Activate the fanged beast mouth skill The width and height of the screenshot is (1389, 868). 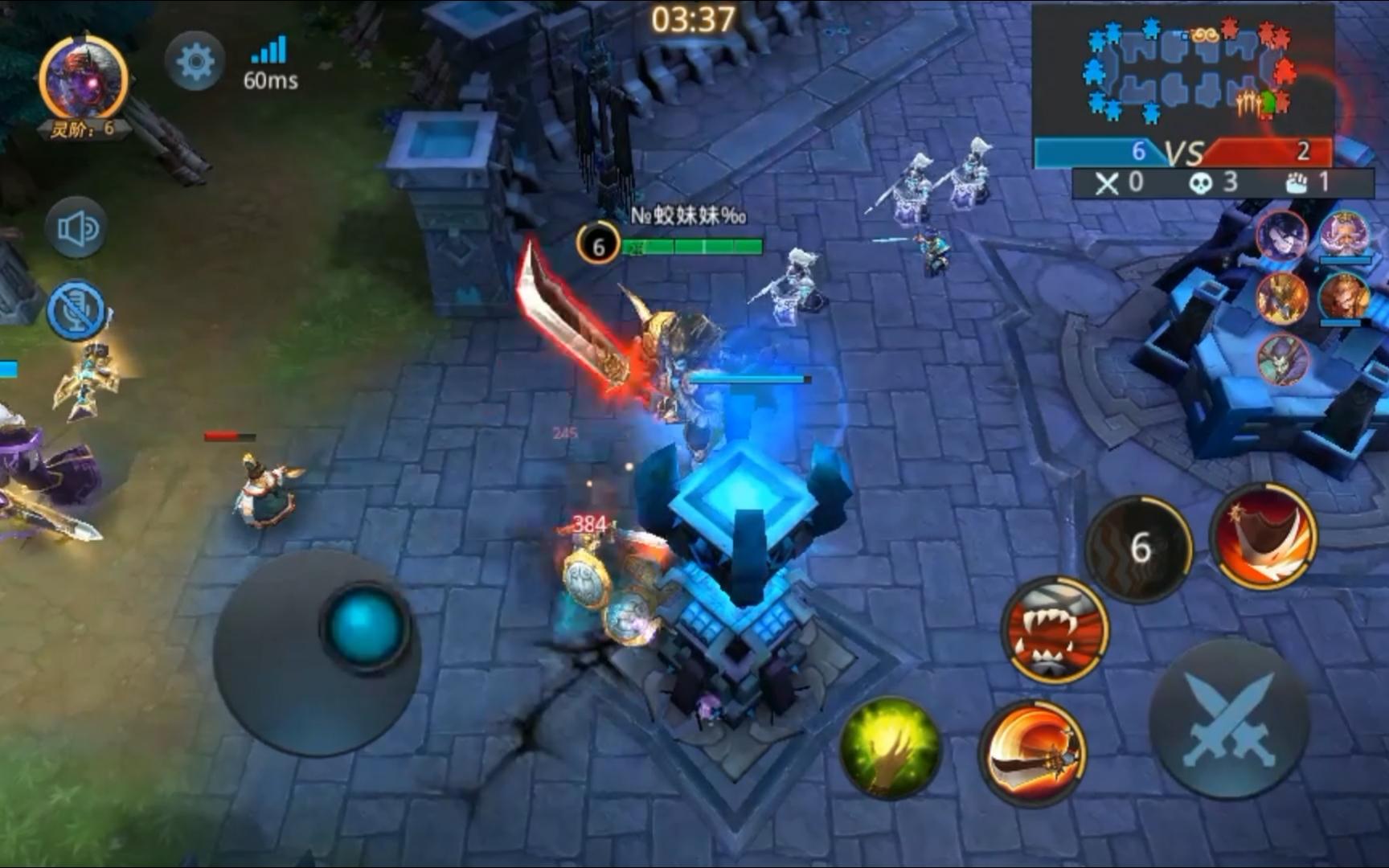pyautogui.click(x=1055, y=629)
